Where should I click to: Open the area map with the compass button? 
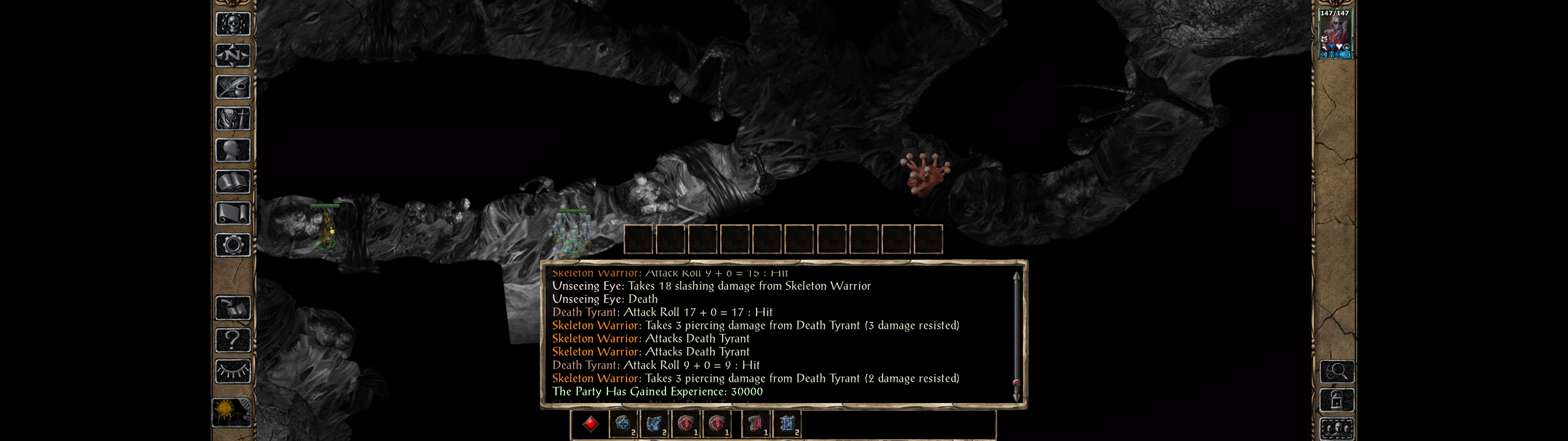(x=232, y=55)
